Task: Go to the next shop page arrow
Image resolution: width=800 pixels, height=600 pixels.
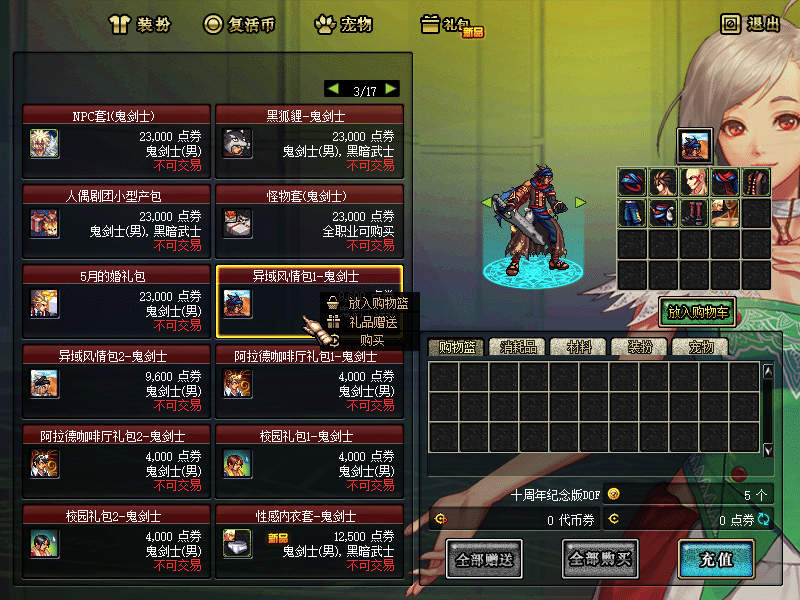Action: 390,89
